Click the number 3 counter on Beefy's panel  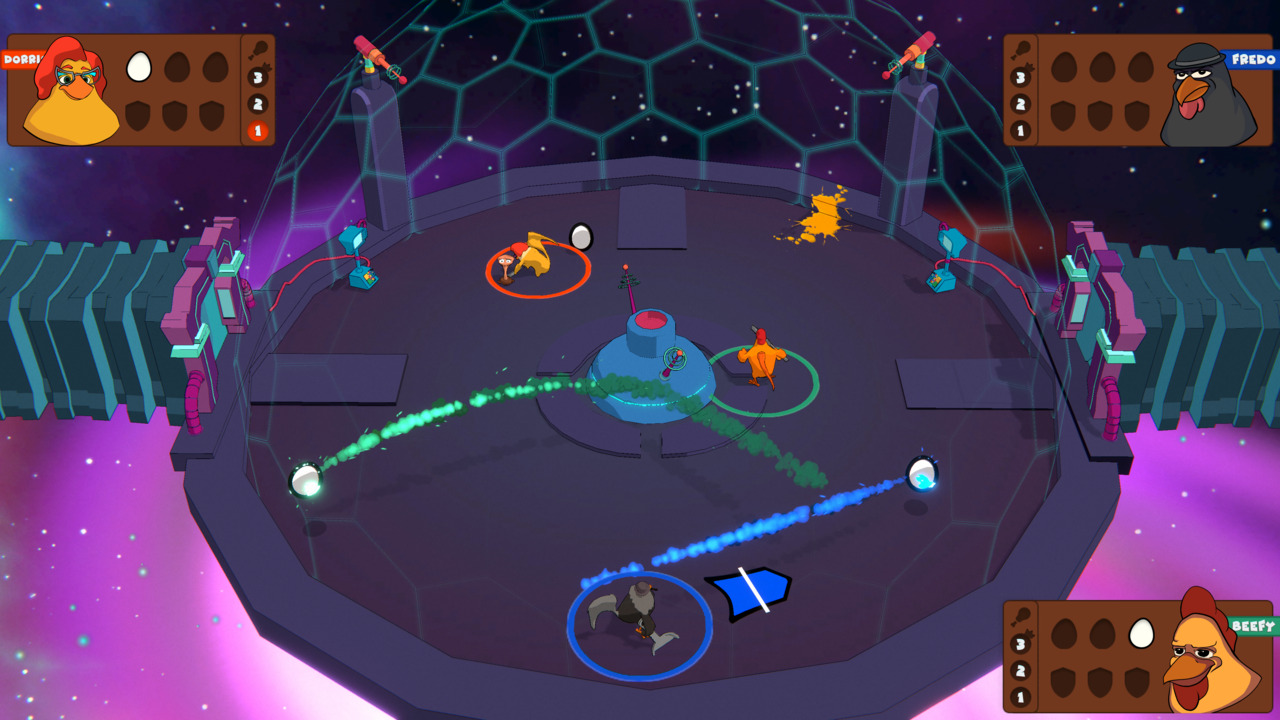pos(1021,643)
